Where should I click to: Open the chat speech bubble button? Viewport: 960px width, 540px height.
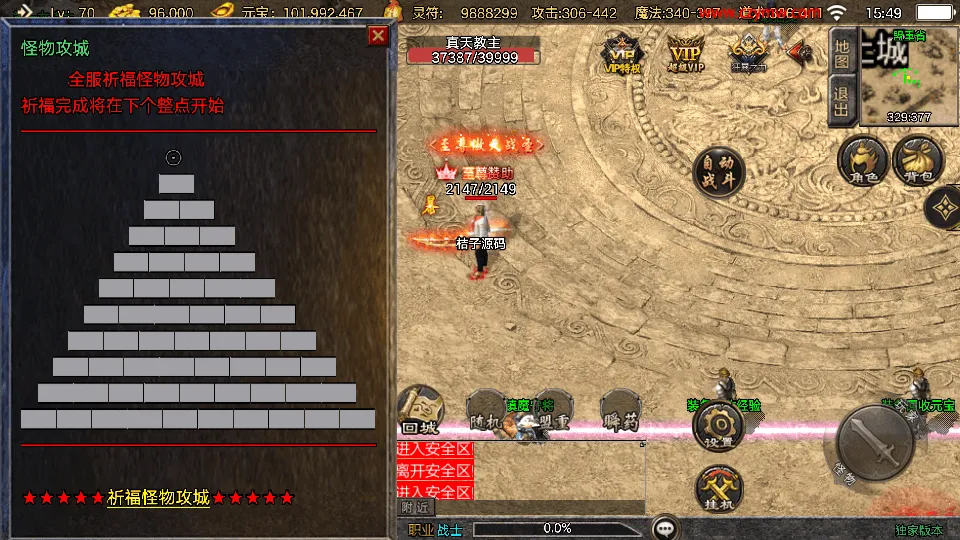point(664,527)
